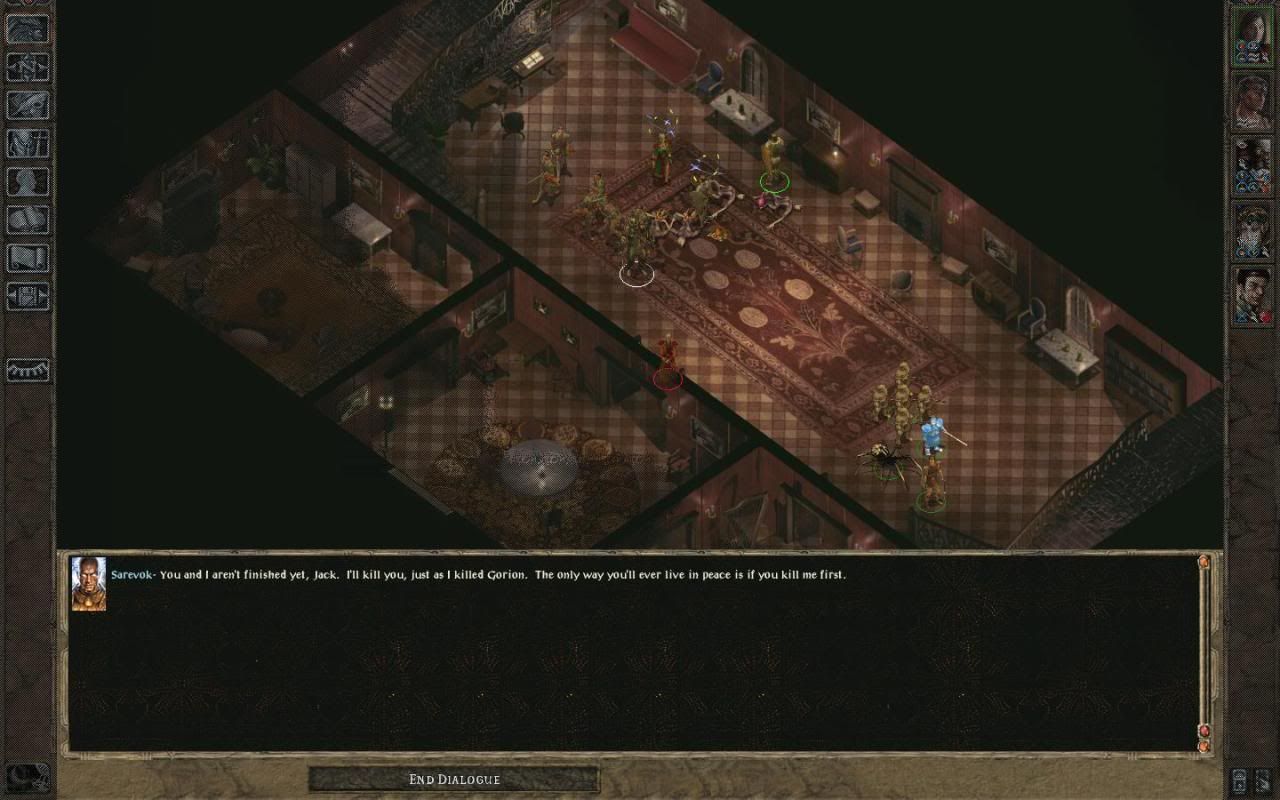The image size is (1280, 800).
Task: Select the first party member portrait
Action: pyautogui.click(x=1251, y=36)
